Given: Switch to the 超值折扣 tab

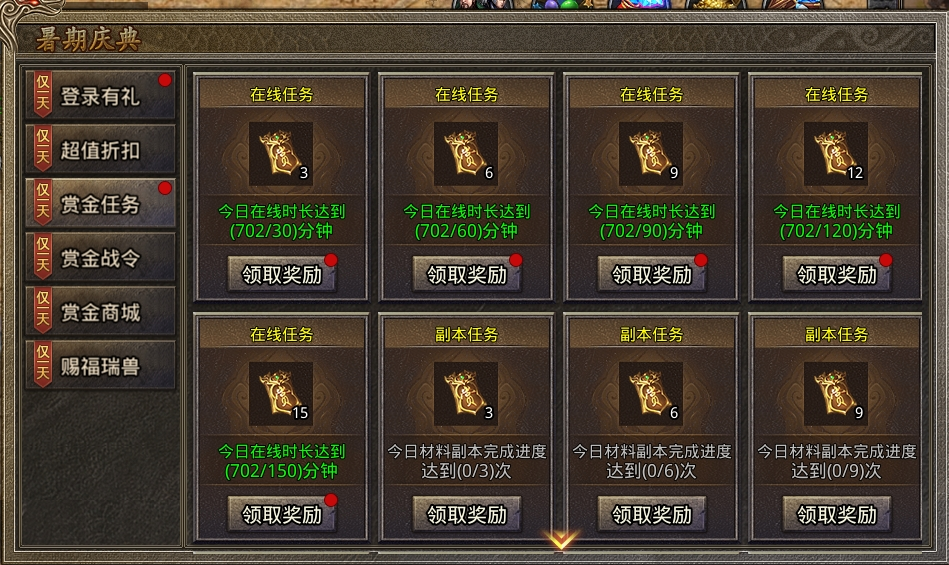Looking at the screenshot, I should [x=100, y=150].
